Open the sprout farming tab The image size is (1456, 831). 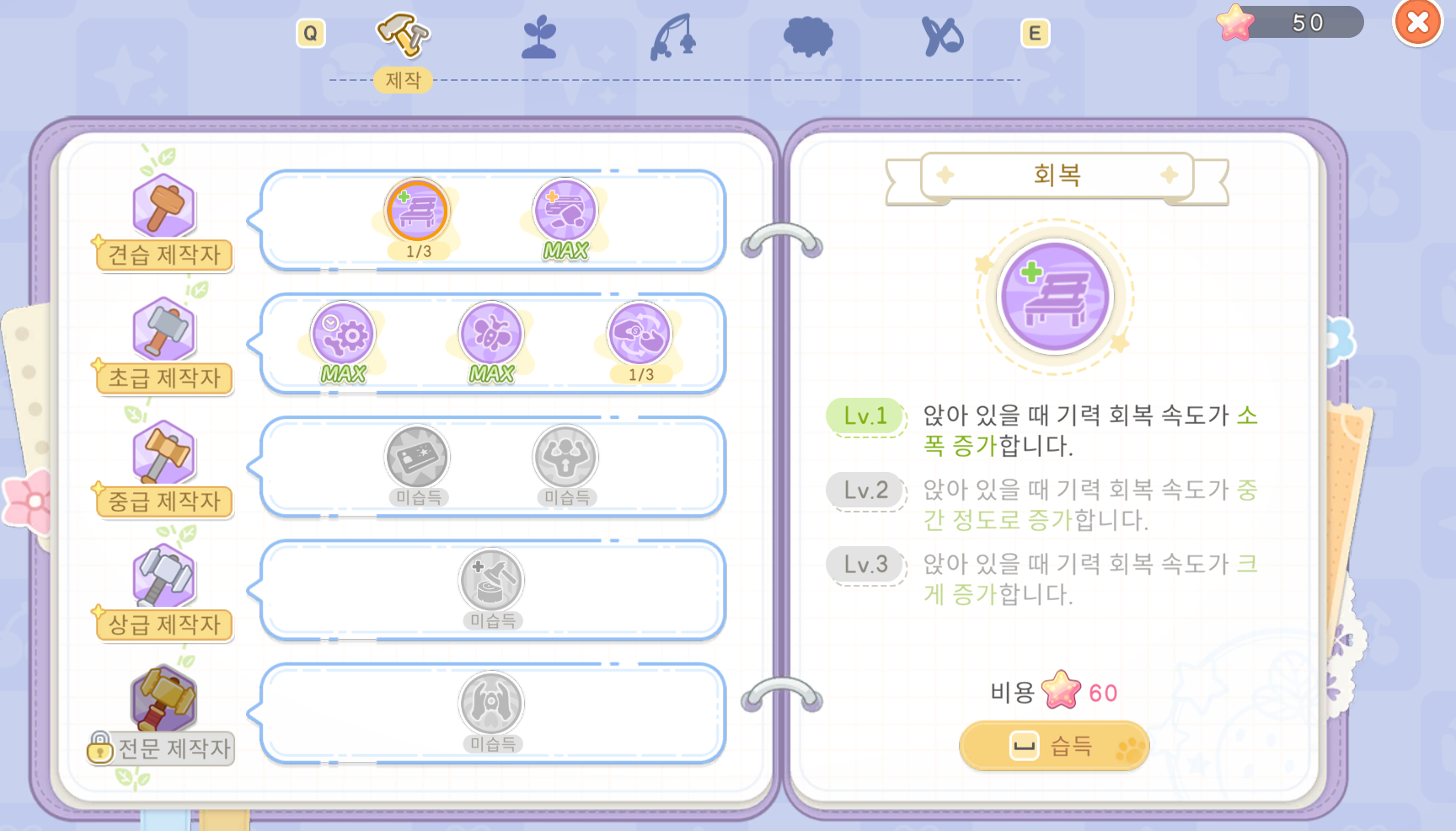click(x=538, y=35)
